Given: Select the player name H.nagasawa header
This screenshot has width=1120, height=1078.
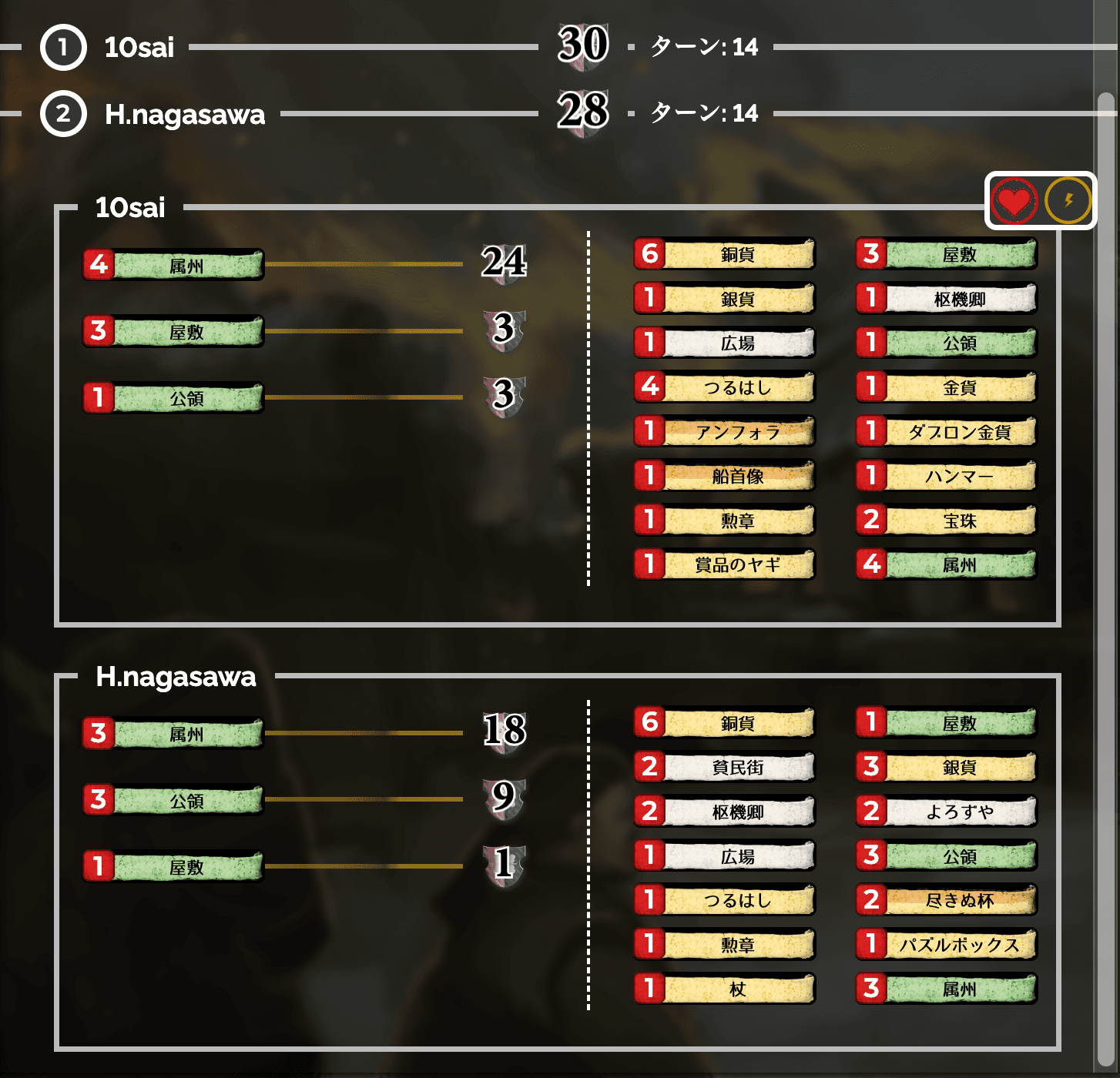Looking at the screenshot, I should tap(176, 678).
